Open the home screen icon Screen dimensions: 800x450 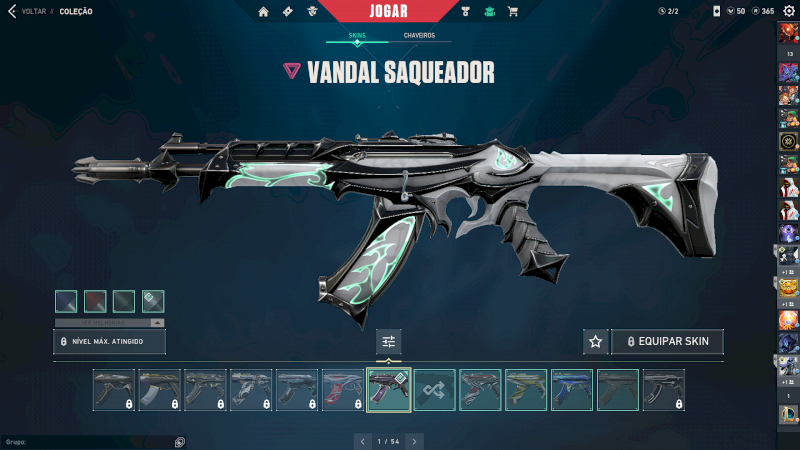pyautogui.click(x=264, y=11)
